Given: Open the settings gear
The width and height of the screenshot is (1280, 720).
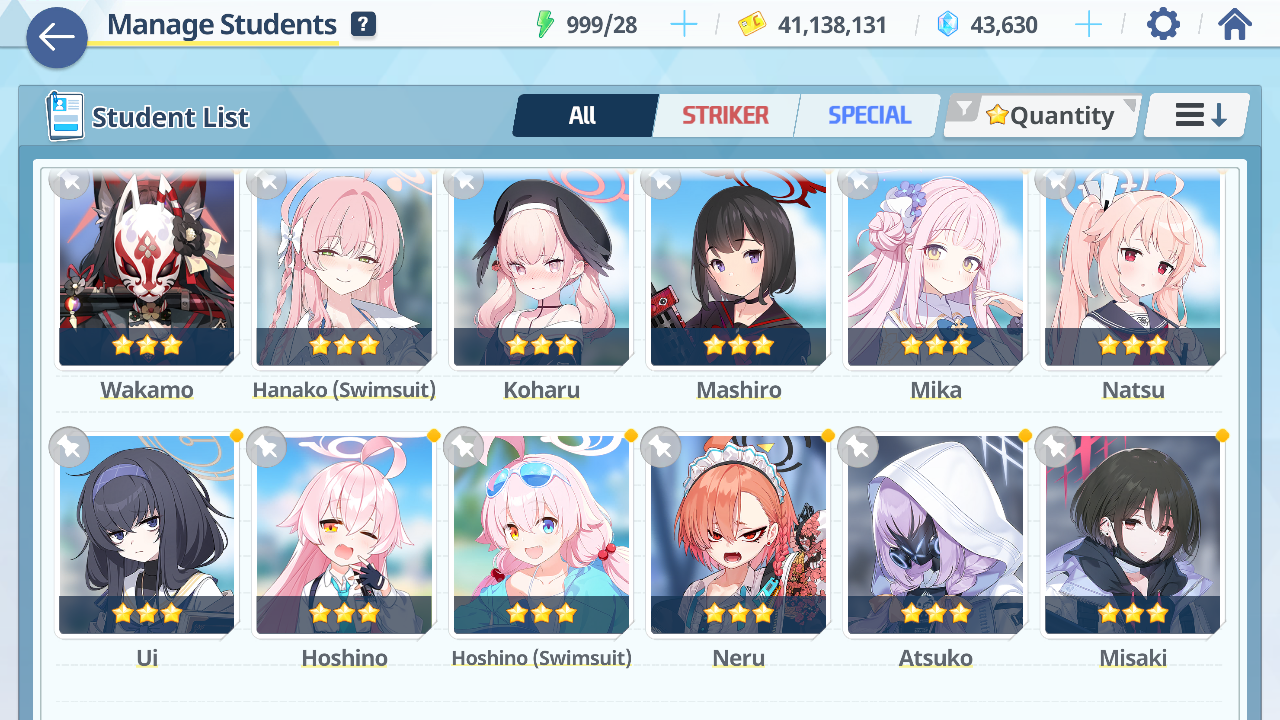Looking at the screenshot, I should coord(1163,24).
